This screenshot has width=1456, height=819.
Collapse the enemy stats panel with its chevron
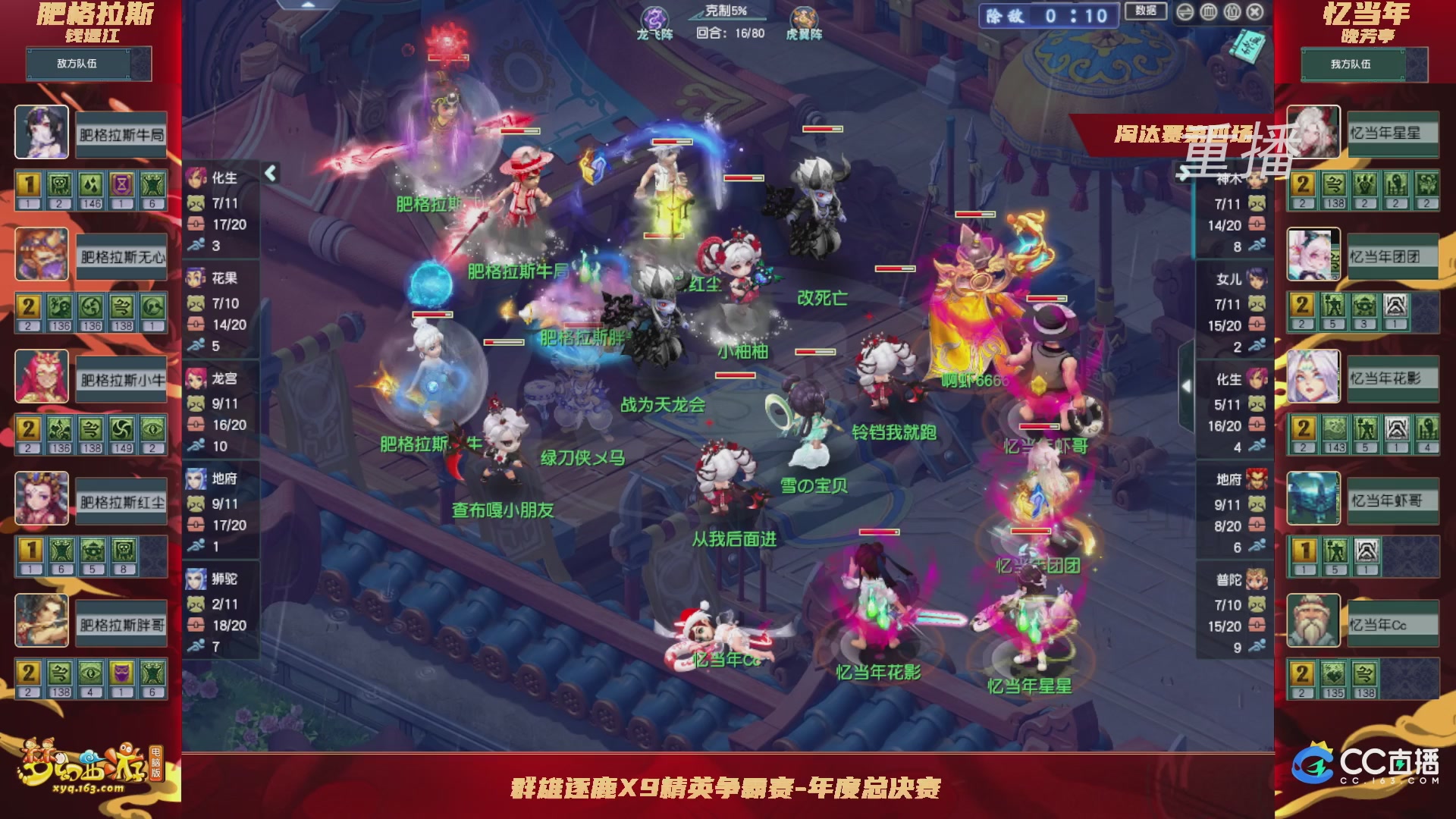point(270,173)
